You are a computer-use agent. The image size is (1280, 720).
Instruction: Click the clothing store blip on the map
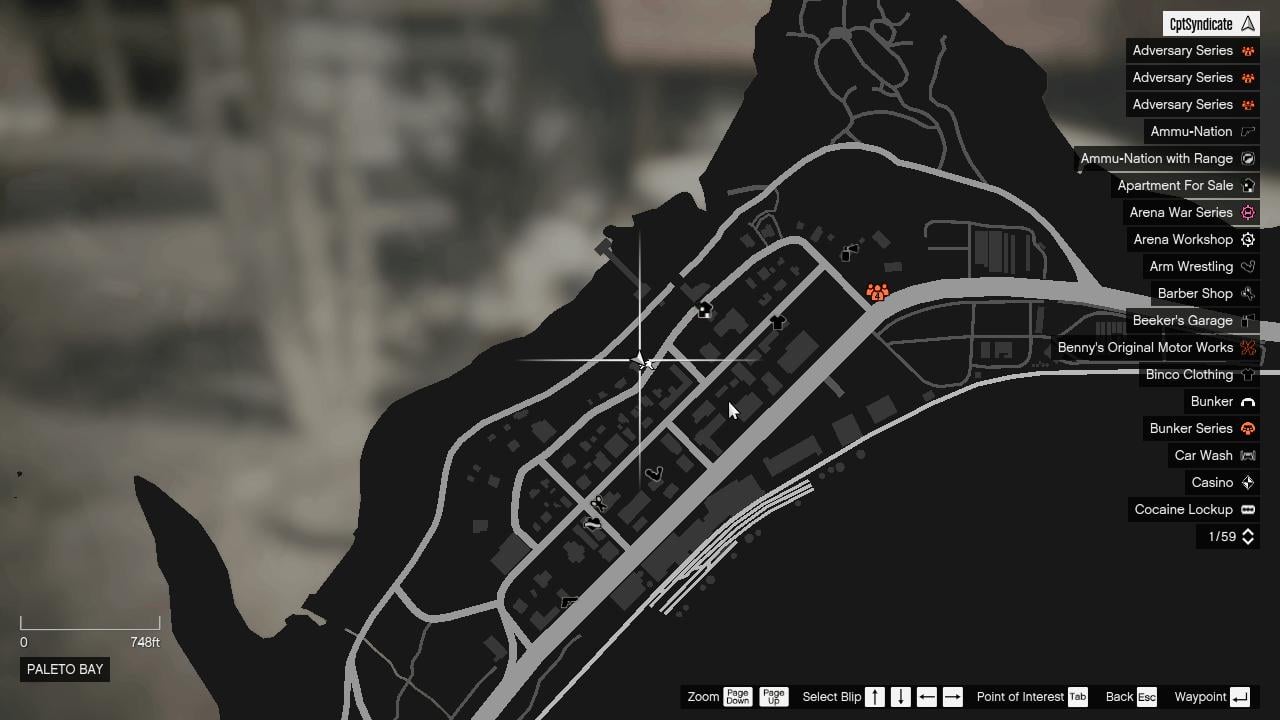coord(776,323)
